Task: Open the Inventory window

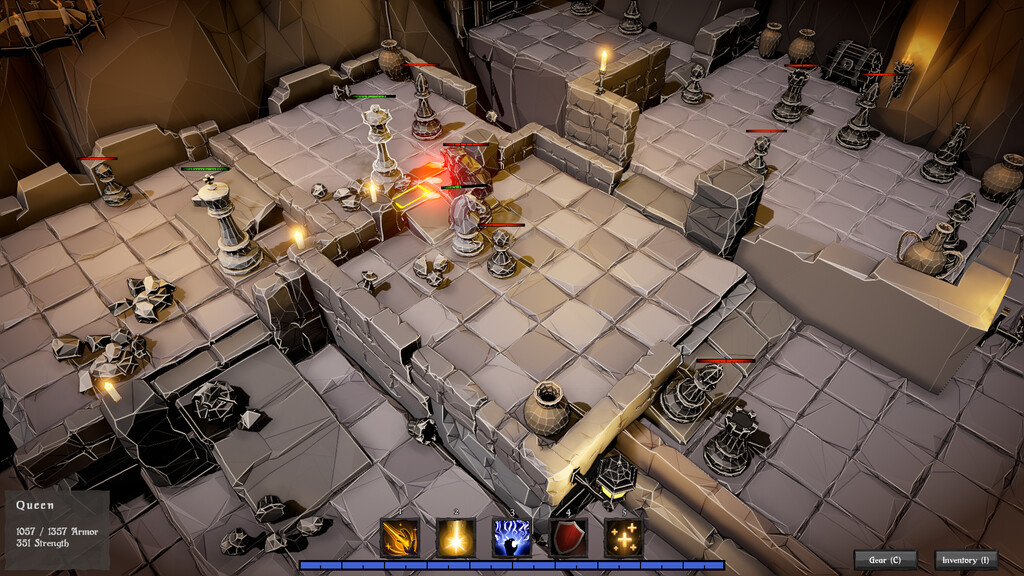Action: click(x=965, y=560)
